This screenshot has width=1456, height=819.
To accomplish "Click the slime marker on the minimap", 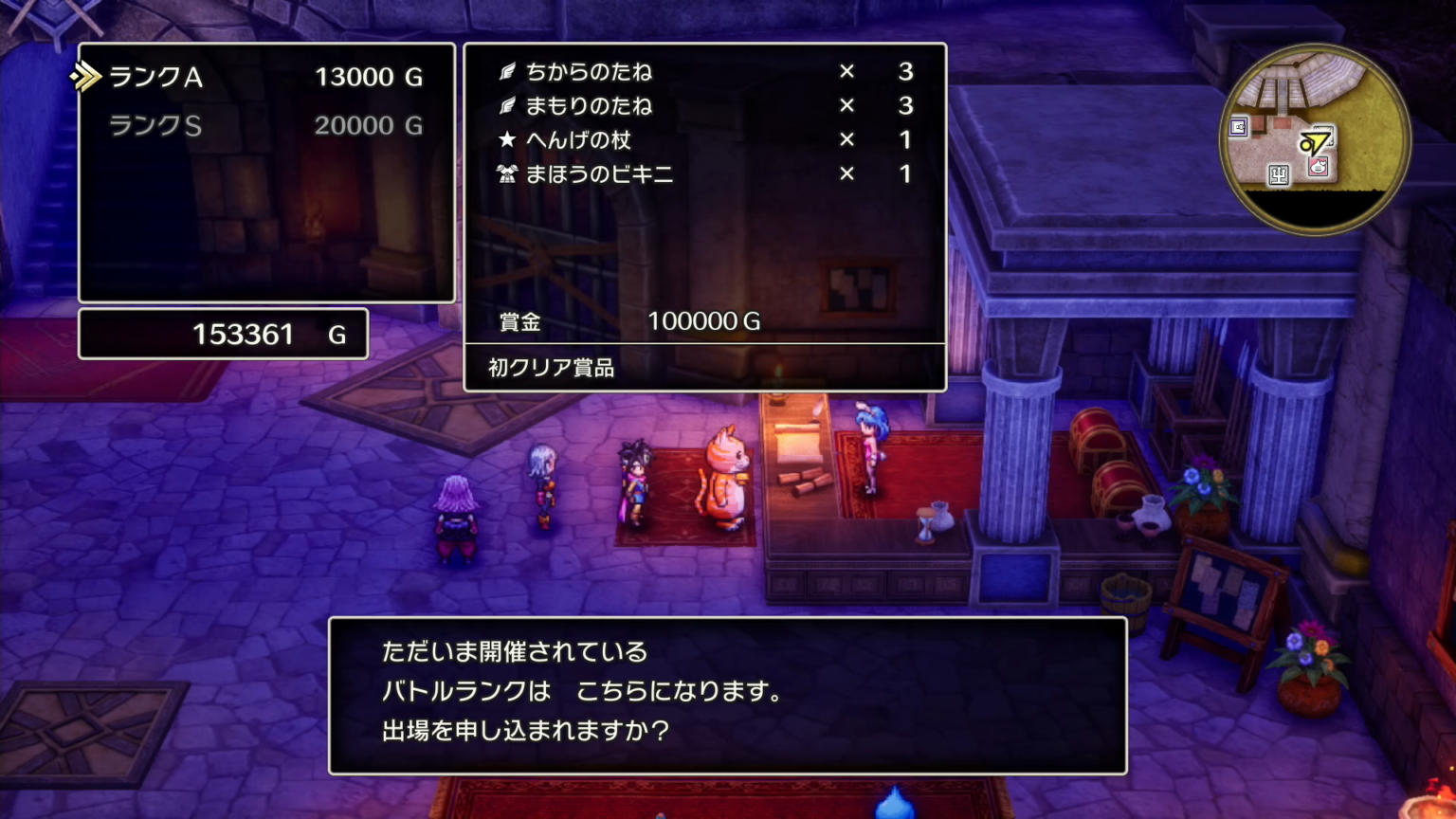I will pos(1319,168).
